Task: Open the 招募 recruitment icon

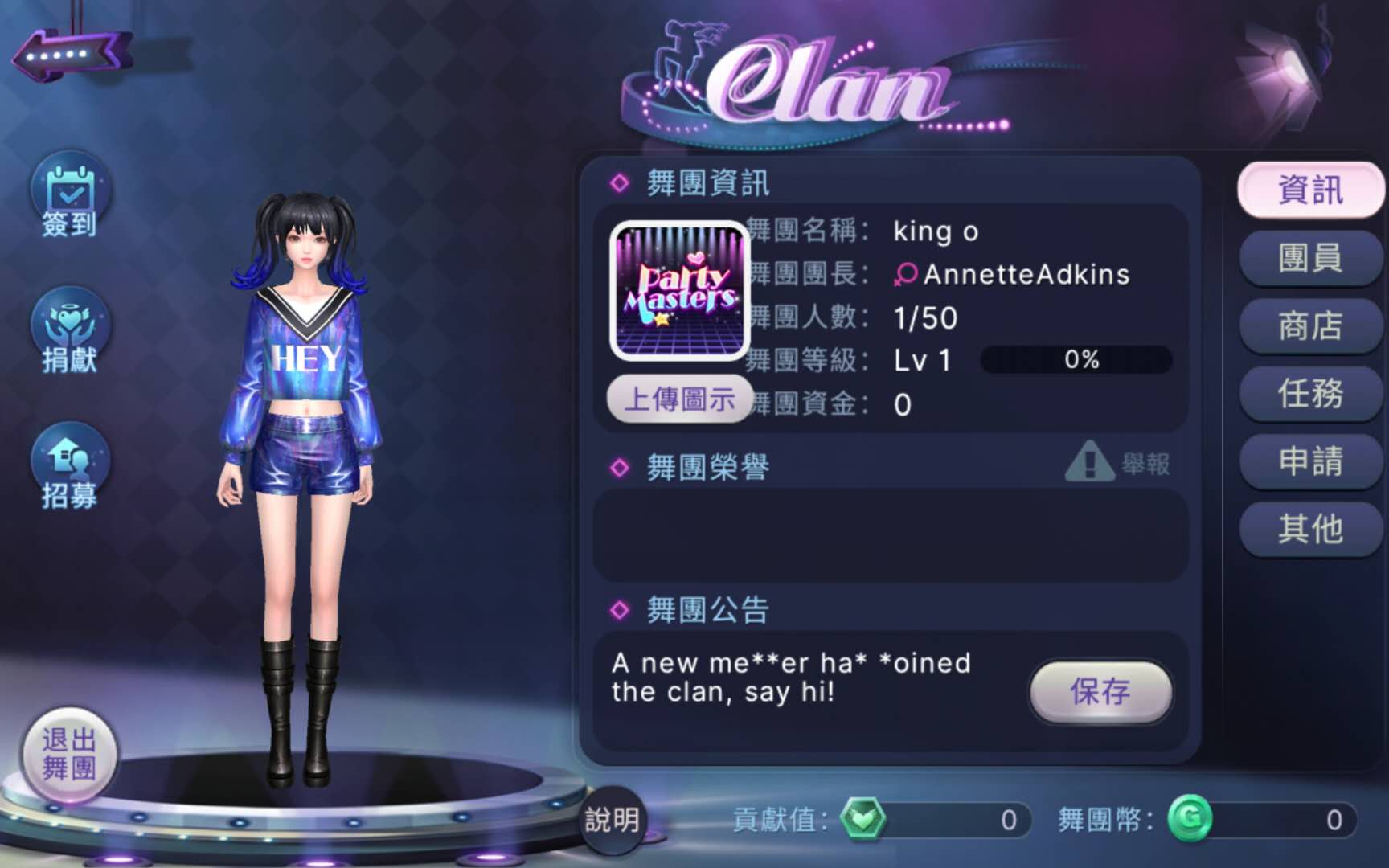Action: pos(71,468)
